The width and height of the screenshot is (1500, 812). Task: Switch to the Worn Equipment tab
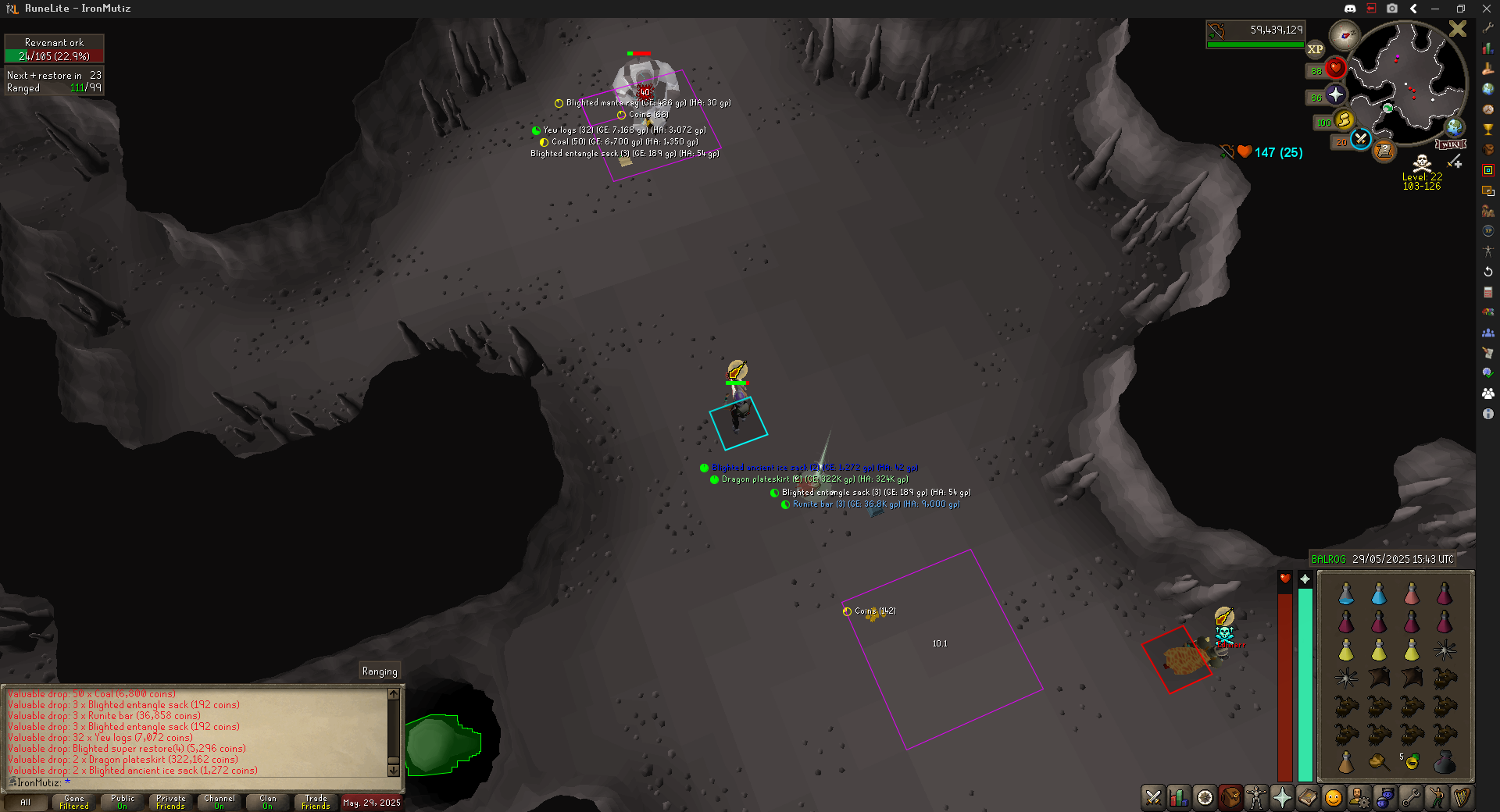pyautogui.click(x=1255, y=797)
